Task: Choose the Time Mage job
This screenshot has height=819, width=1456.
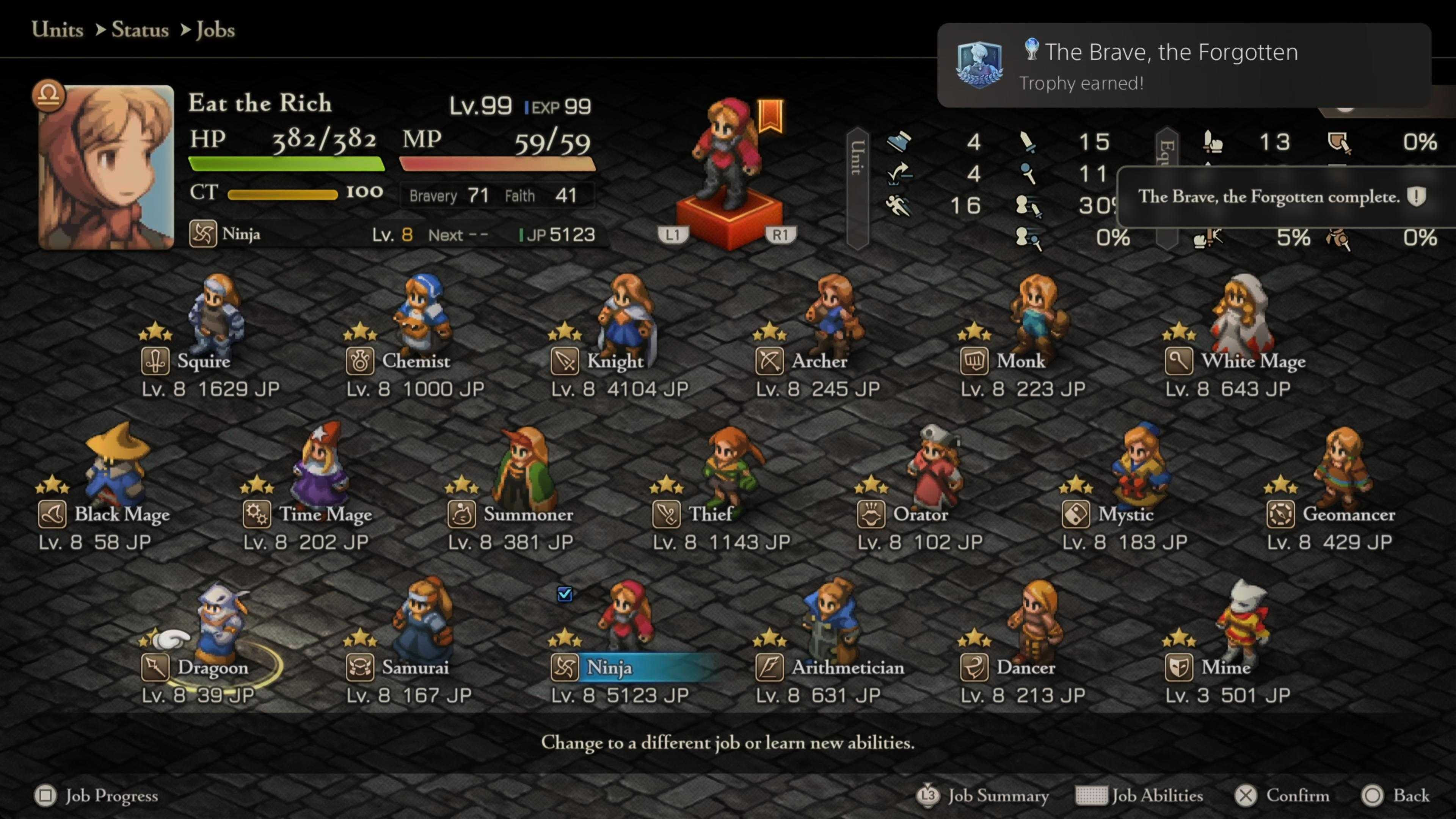Action: (325, 515)
